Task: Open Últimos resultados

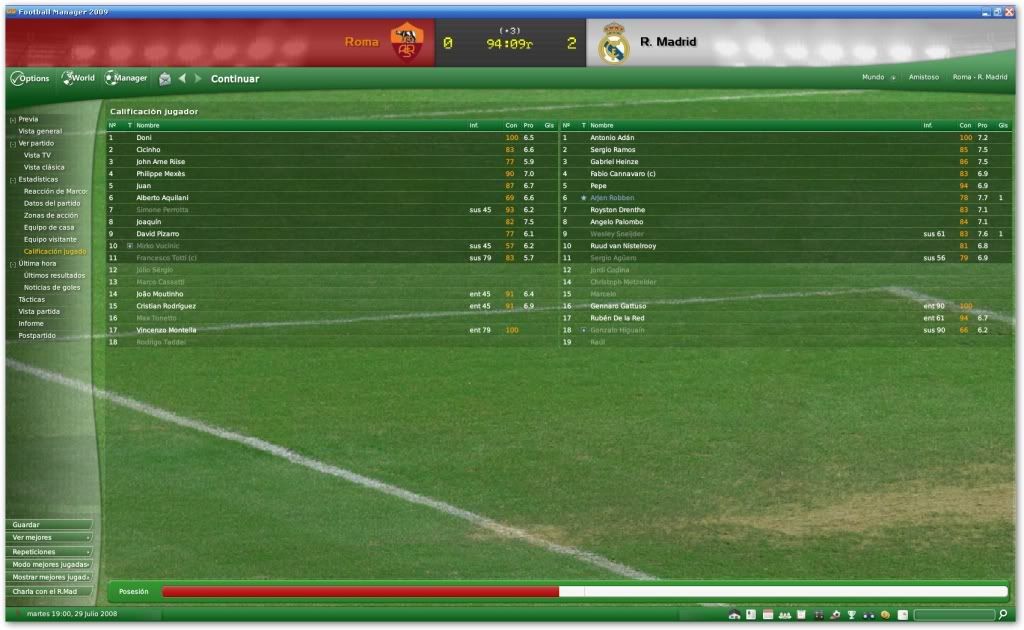Action: (x=54, y=275)
